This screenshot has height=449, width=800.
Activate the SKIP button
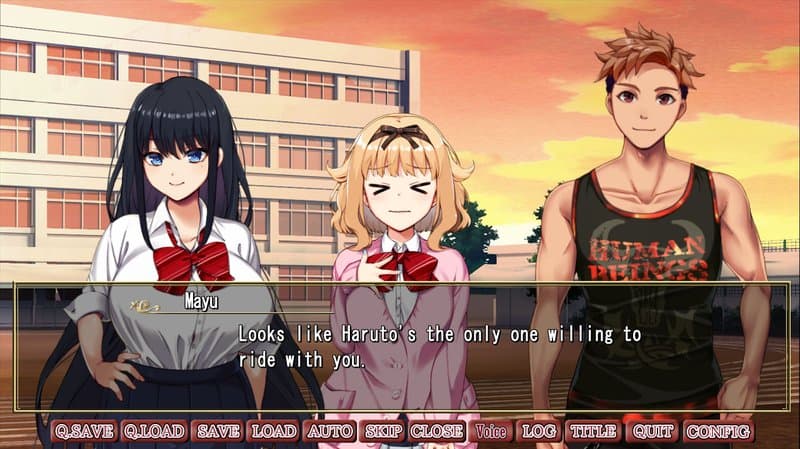[x=383, y=432]
